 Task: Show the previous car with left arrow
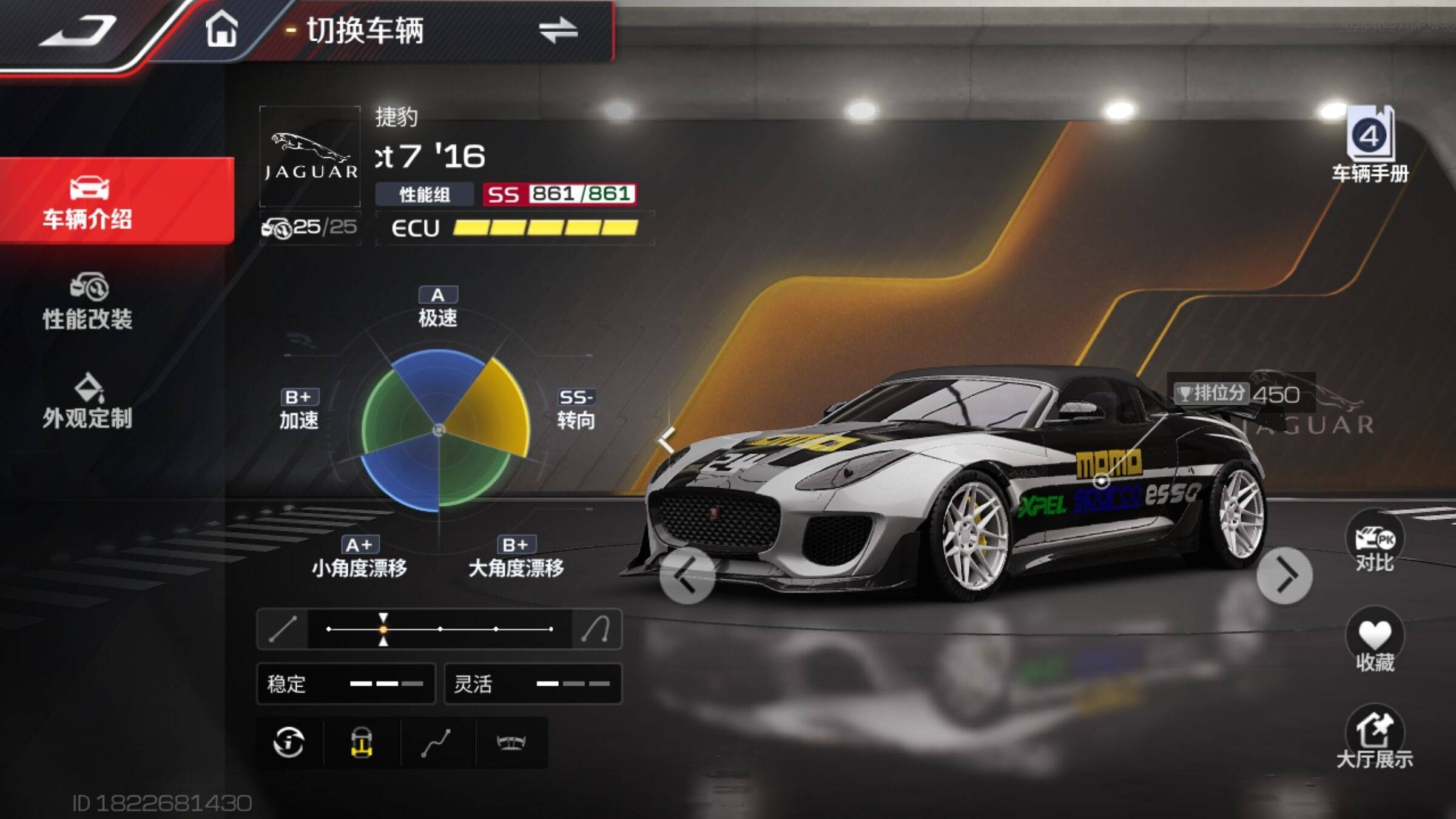[687, 576]
